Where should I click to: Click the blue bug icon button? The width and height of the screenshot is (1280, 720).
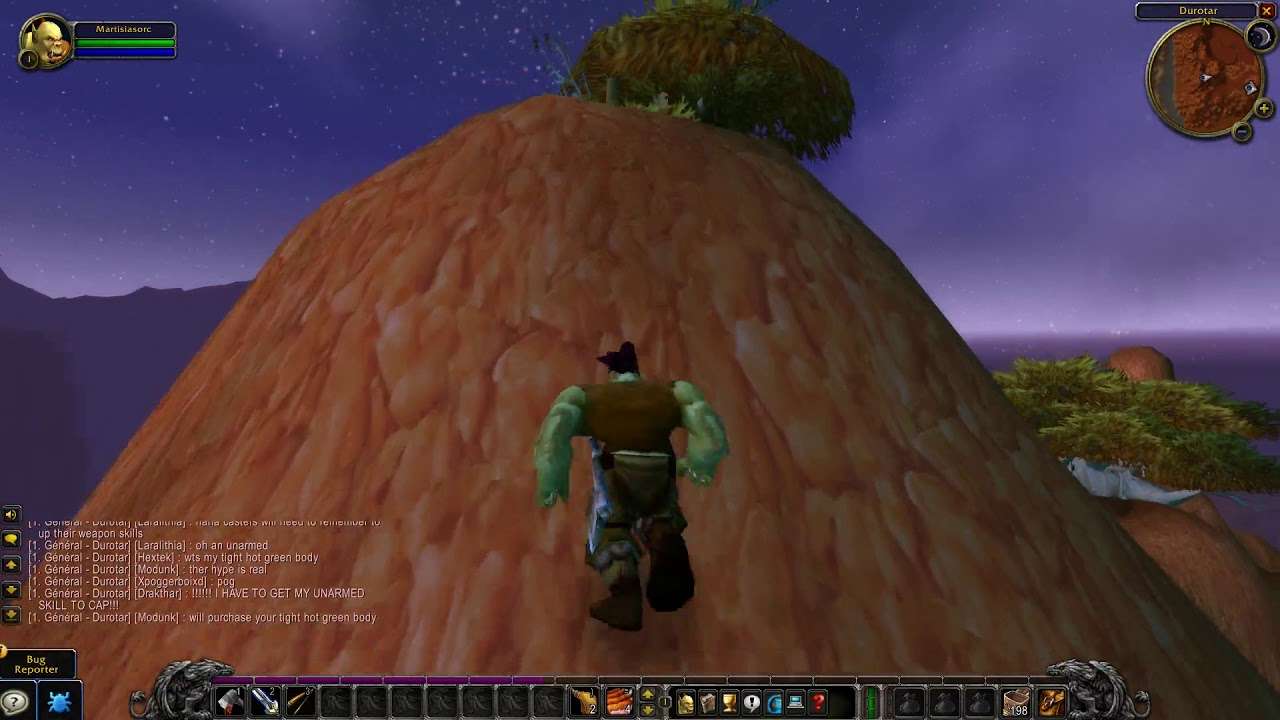[x=59, y=701]
